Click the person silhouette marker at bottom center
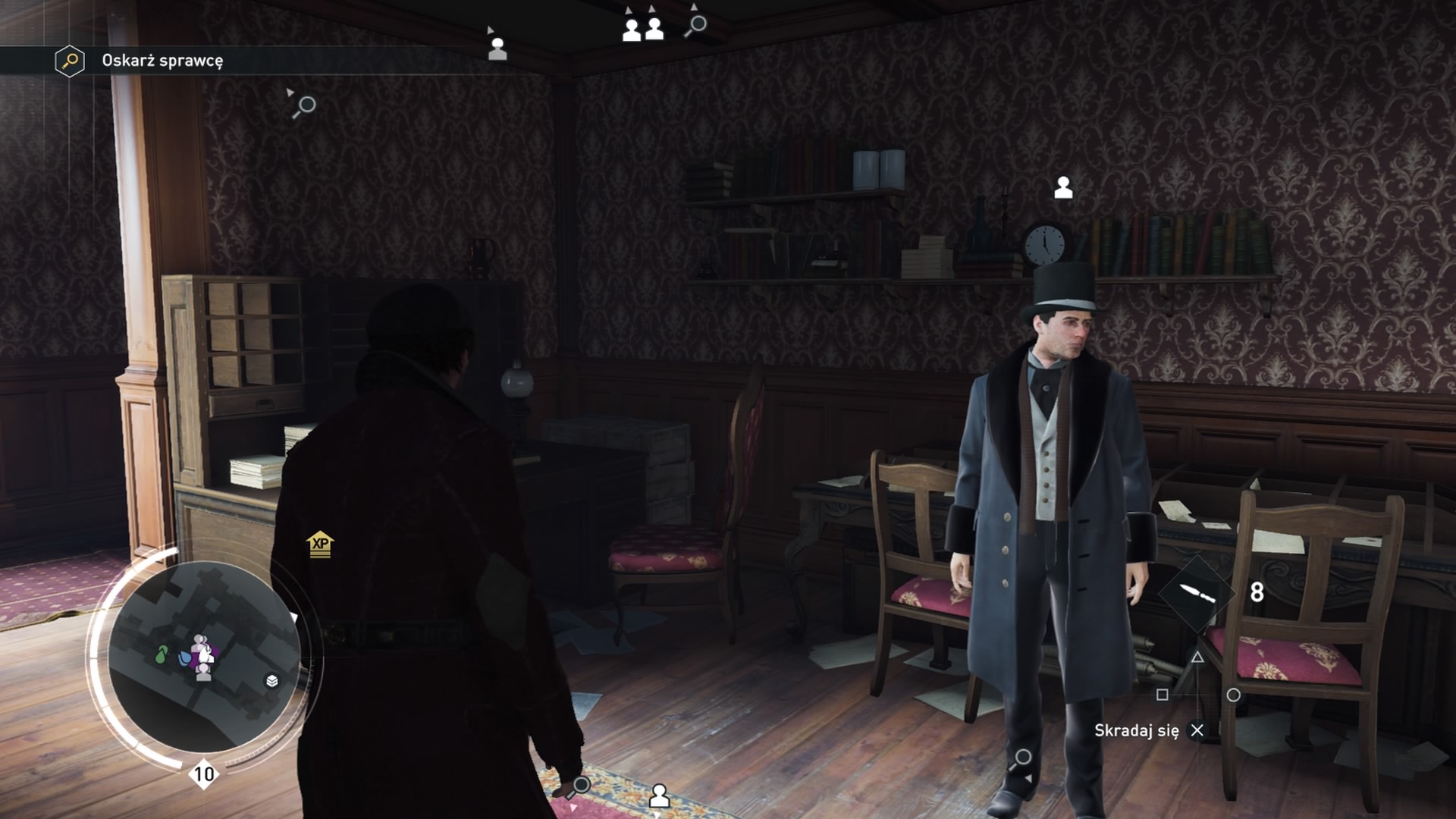1456x819 pixels. click(x=661, y=795)
